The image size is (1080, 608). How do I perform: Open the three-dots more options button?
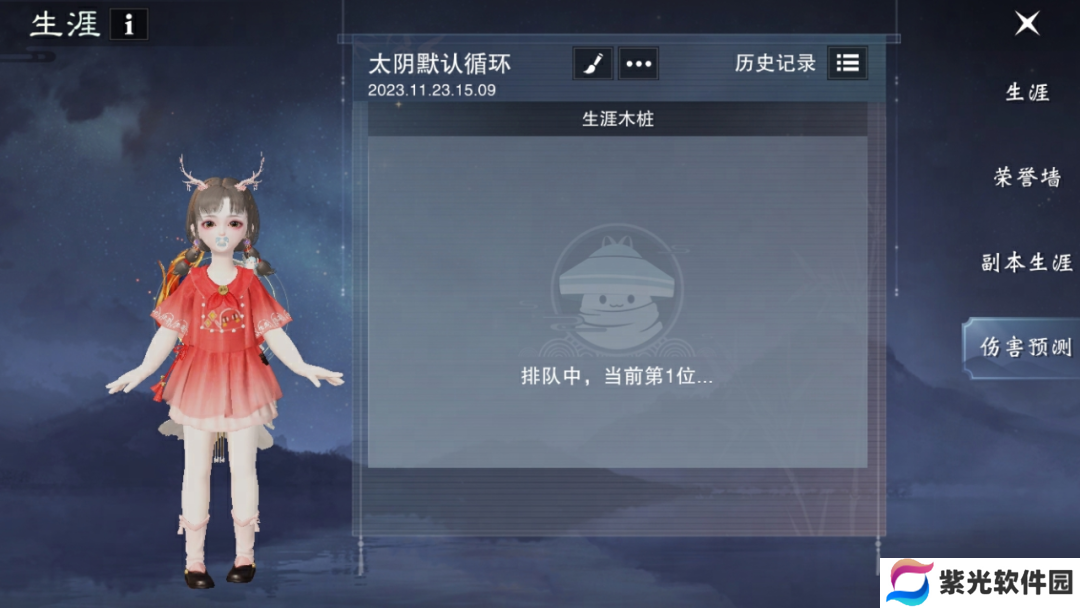(638, 63)
